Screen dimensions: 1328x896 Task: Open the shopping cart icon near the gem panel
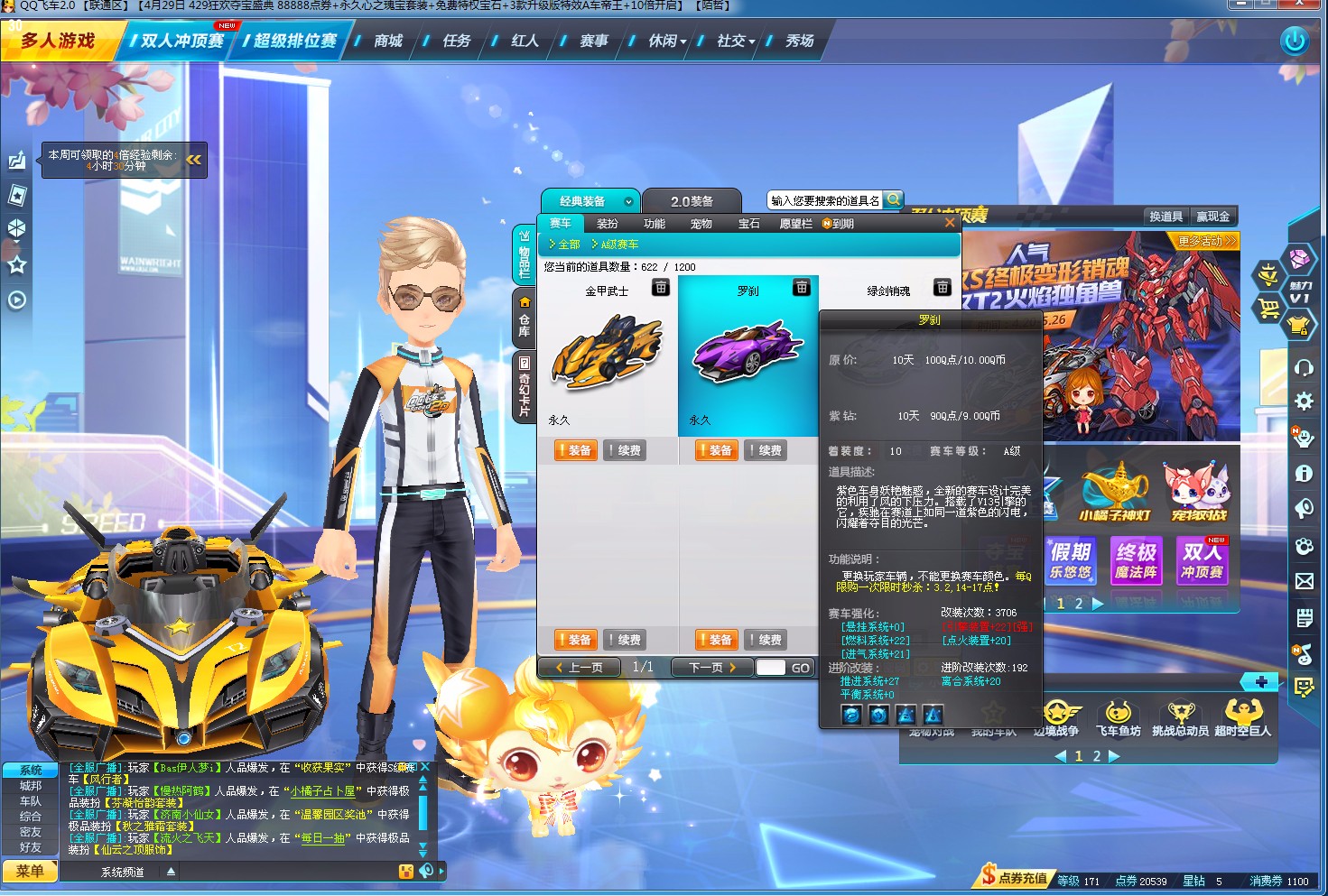pyautogui.click(x=1268, y=307)
